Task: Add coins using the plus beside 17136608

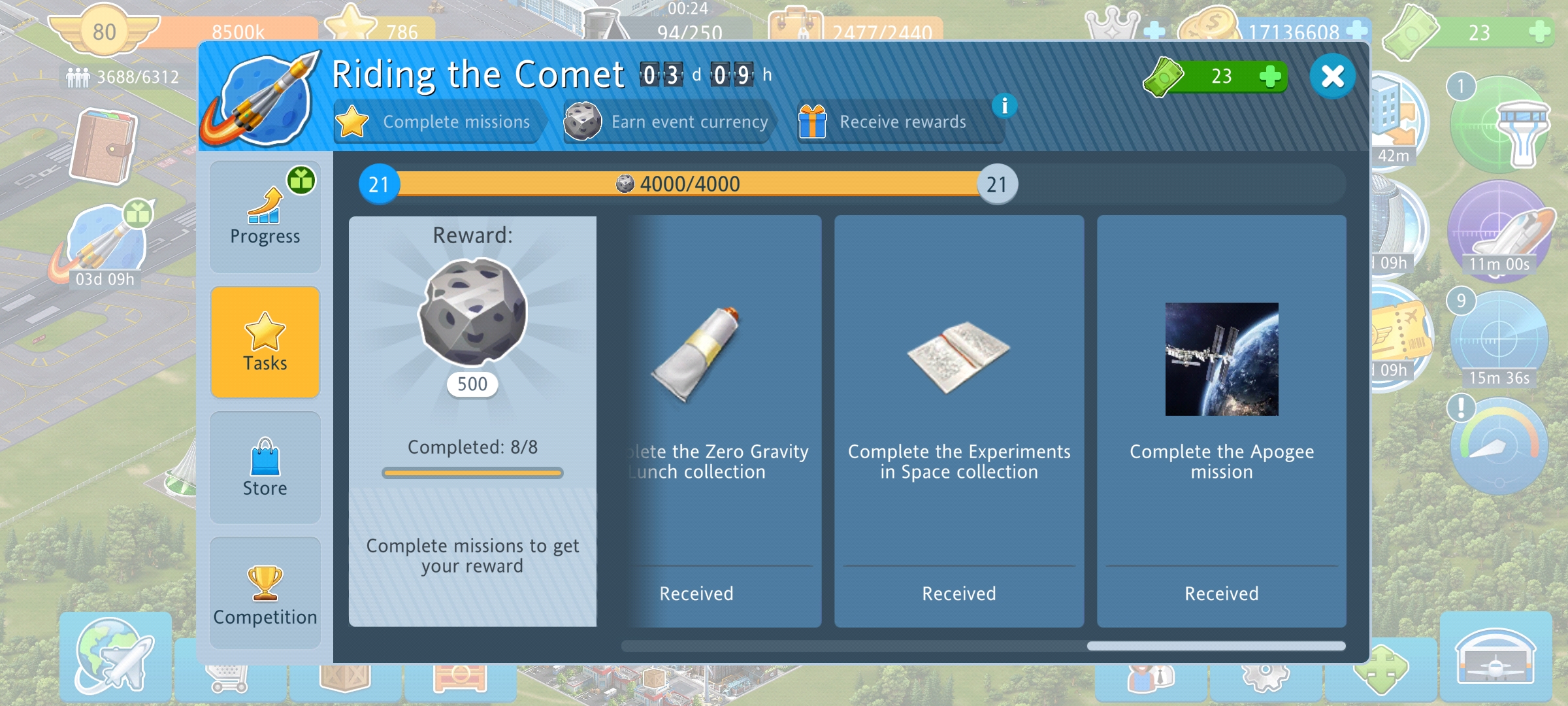Action: pyautogui.click(x=1356, y=30)
